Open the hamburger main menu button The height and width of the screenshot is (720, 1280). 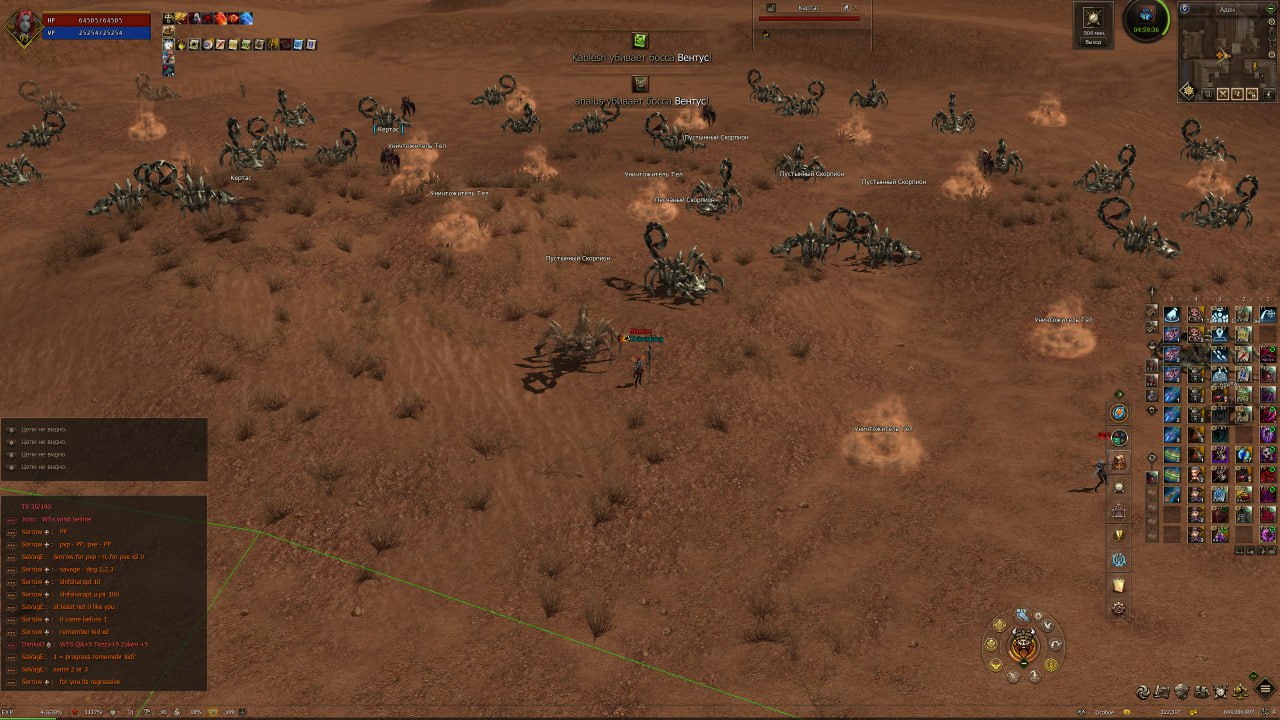coord(1266,688)
